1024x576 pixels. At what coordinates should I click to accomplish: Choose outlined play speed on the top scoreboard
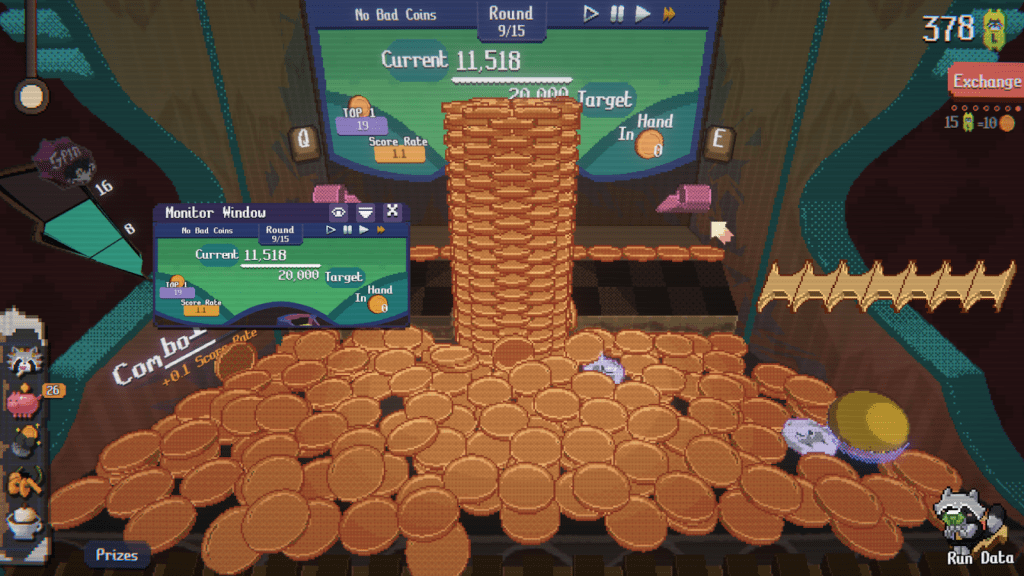(x=591, y=14)
